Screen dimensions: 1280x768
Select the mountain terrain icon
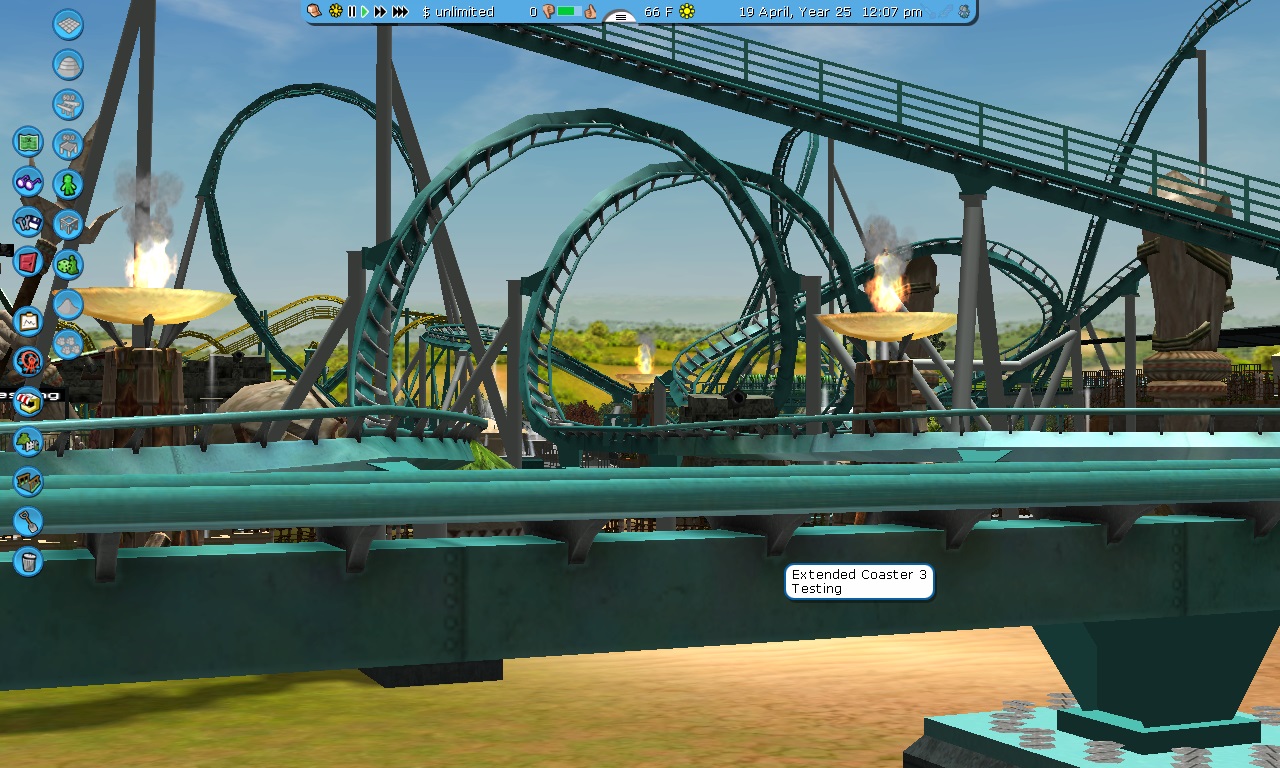click(68, 304)
